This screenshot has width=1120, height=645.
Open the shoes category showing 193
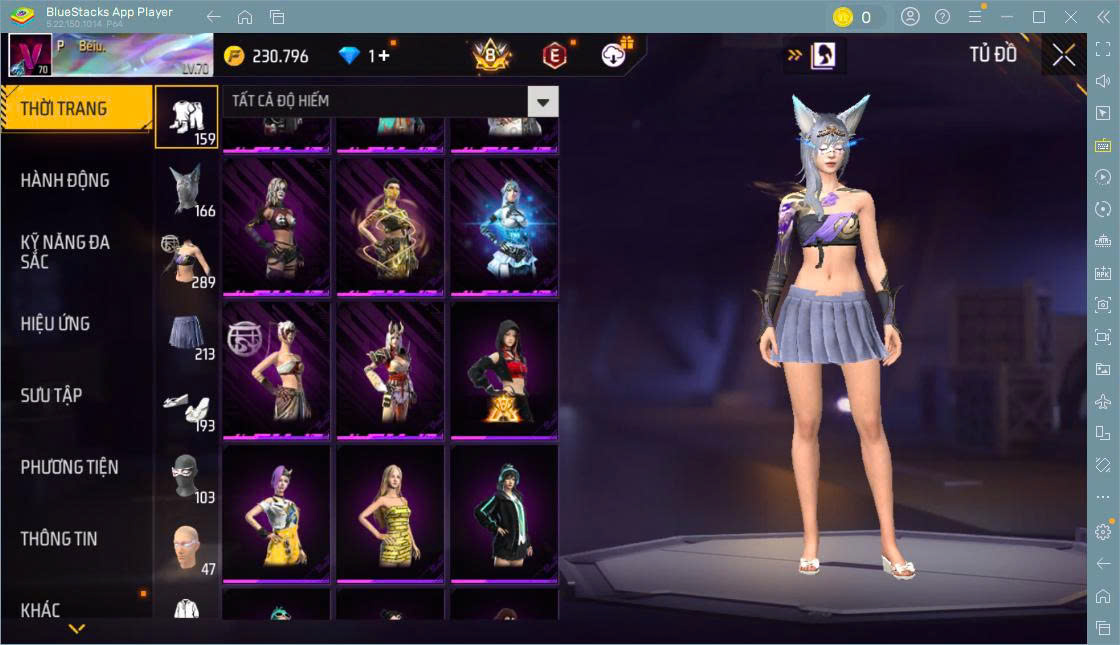pyautogui.click(x=187, y=405)
